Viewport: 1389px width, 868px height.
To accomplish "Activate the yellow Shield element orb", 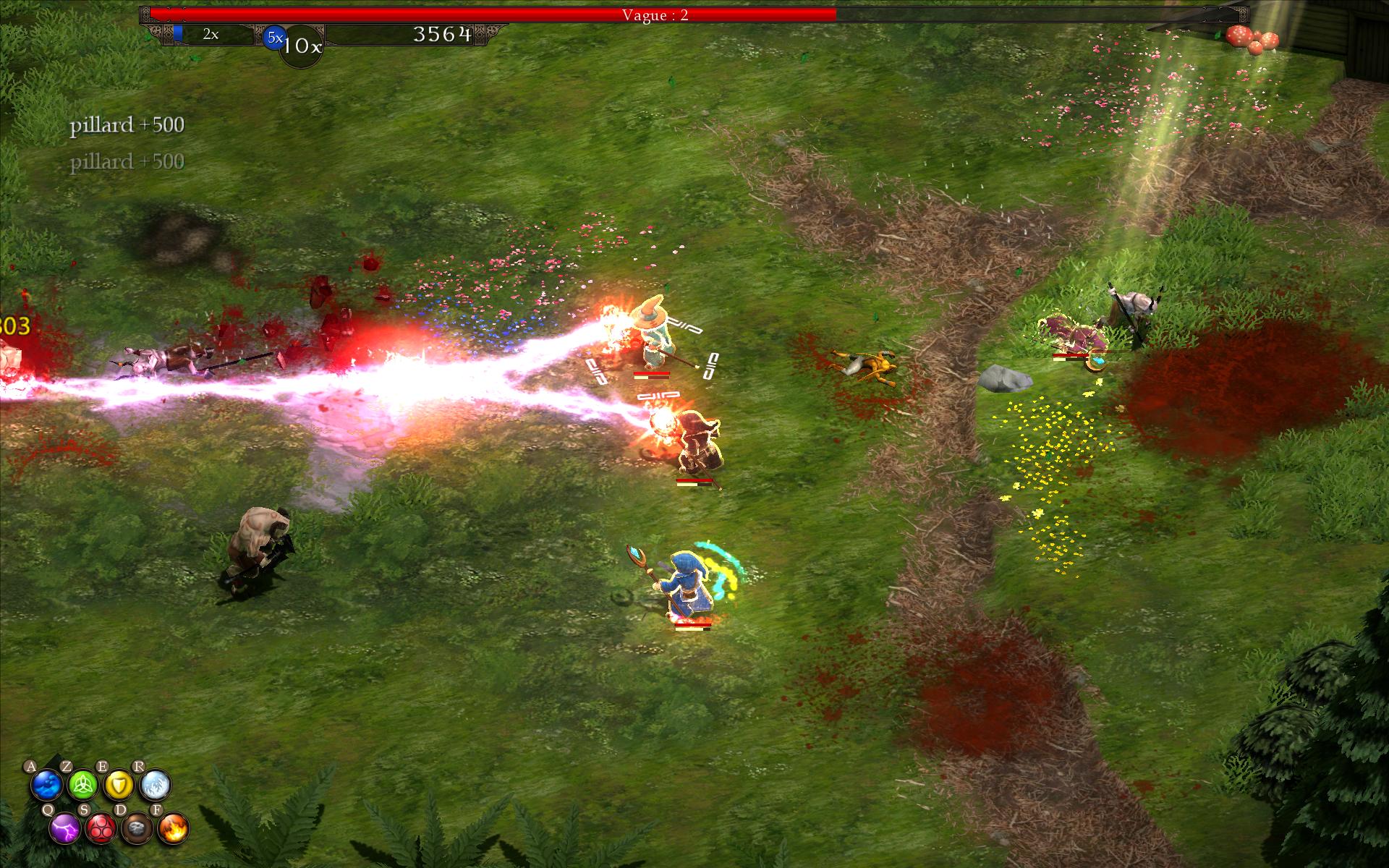I will tap(119, 785).
